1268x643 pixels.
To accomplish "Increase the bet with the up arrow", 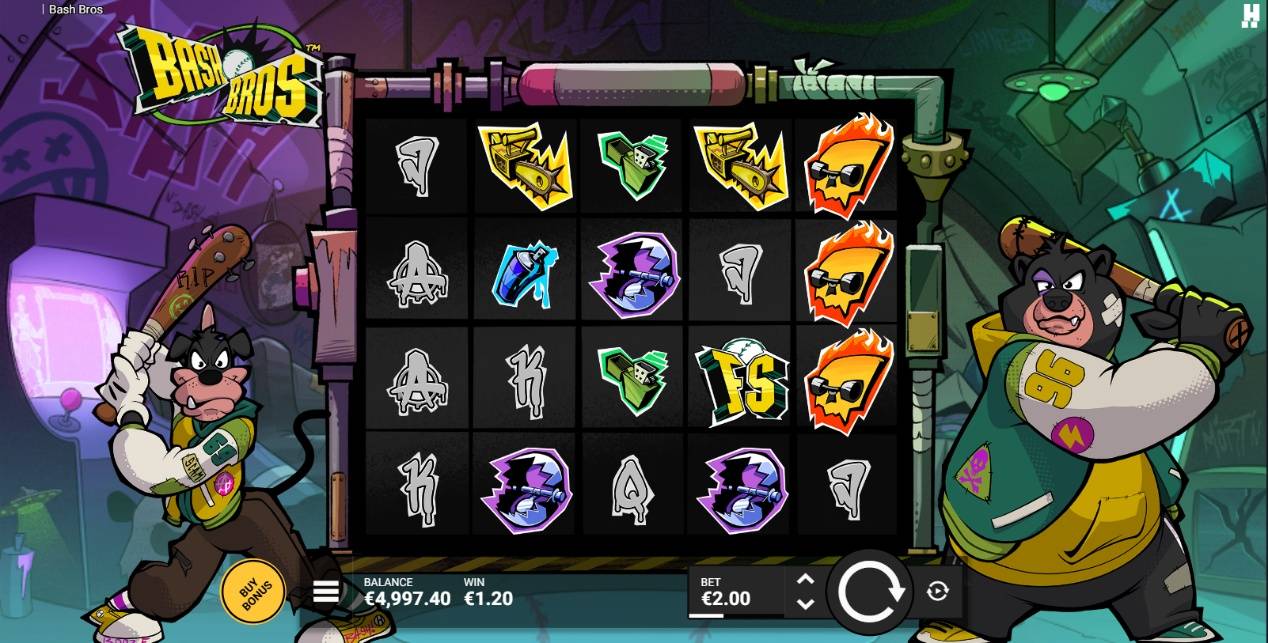I will pos(805,580).
